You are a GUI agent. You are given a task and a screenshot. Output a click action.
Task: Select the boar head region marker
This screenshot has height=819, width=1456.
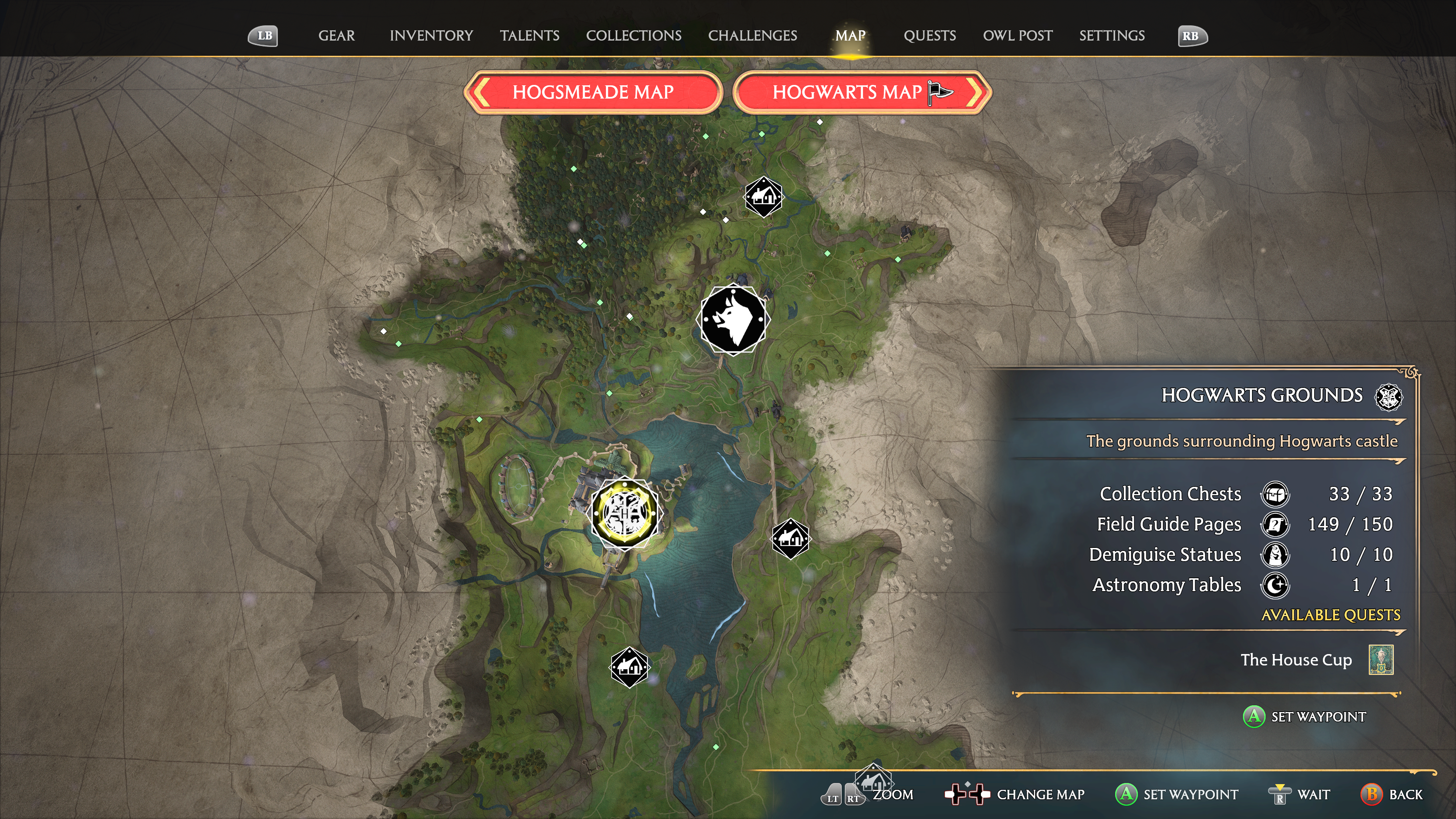[x=733, y=320]
